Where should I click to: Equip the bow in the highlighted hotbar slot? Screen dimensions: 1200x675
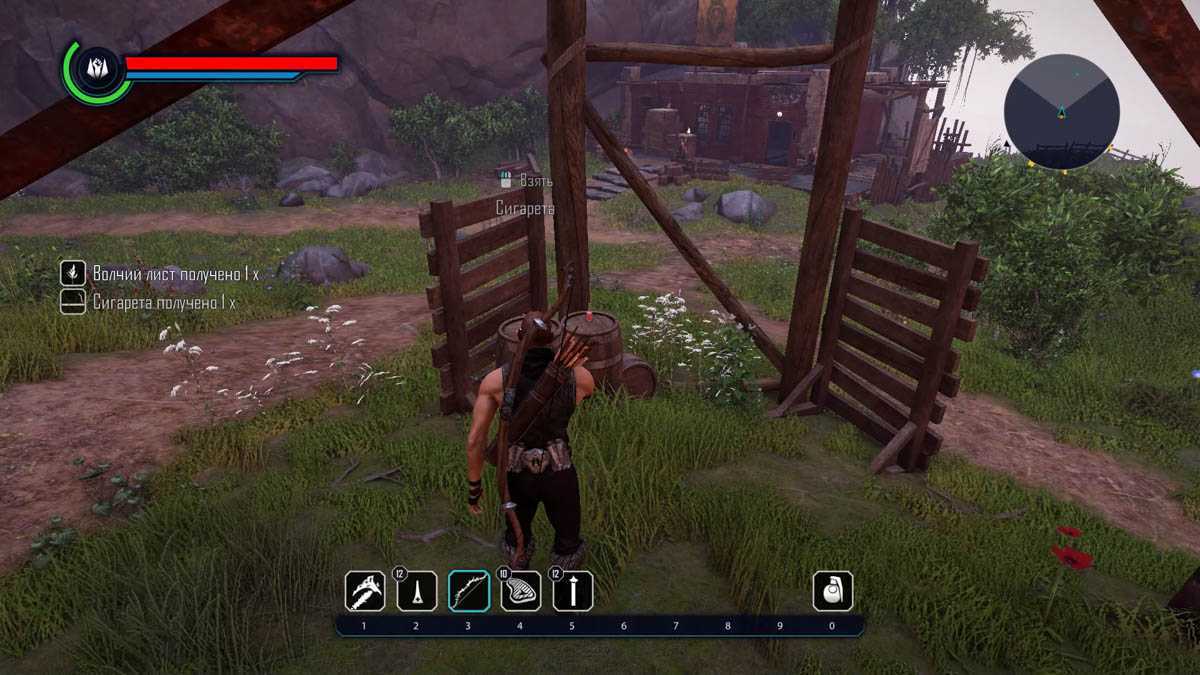pos(469,591)
